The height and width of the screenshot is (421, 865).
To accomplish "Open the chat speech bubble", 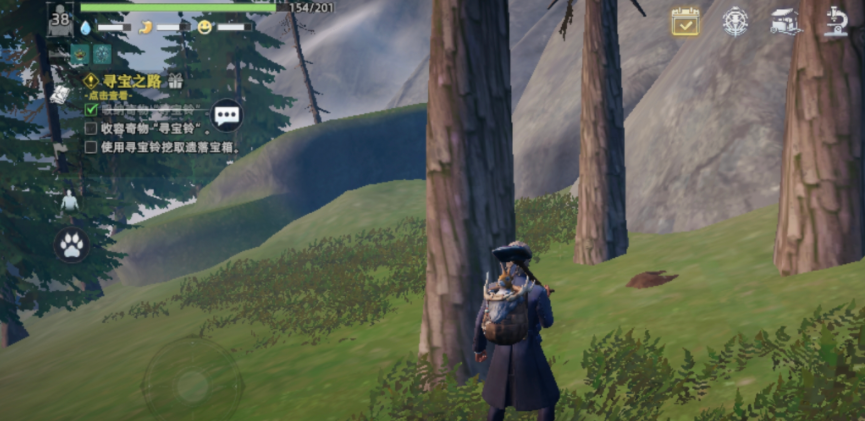I will [227, 115].
